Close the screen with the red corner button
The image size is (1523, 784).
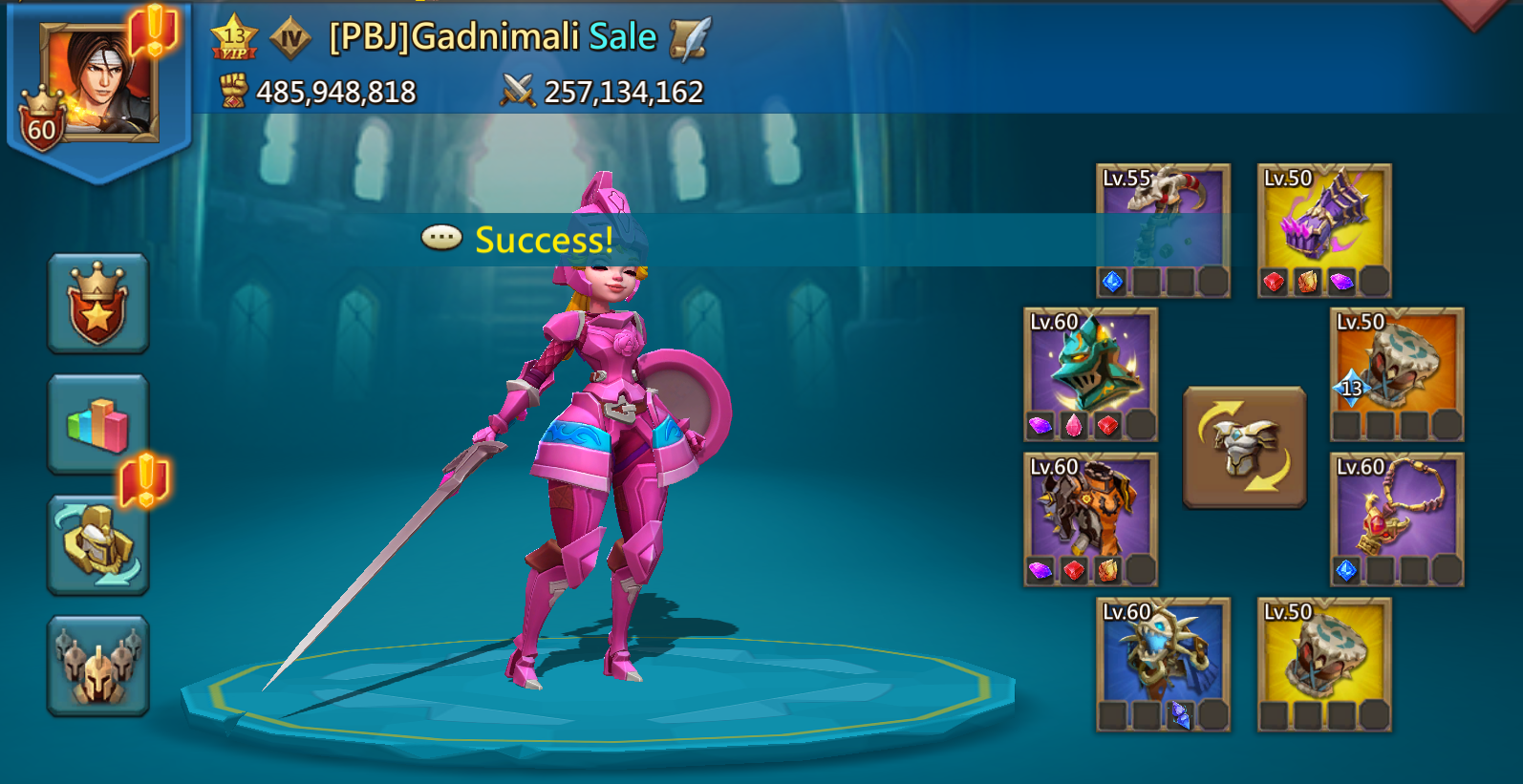coord(1477,11)
